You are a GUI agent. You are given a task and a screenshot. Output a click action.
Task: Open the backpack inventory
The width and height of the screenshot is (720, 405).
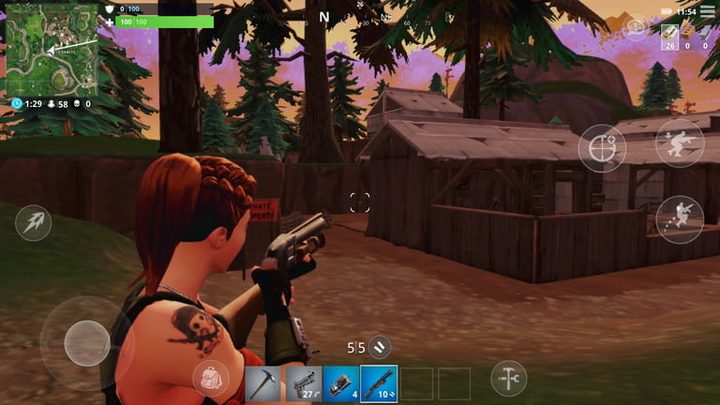(210, 380)
